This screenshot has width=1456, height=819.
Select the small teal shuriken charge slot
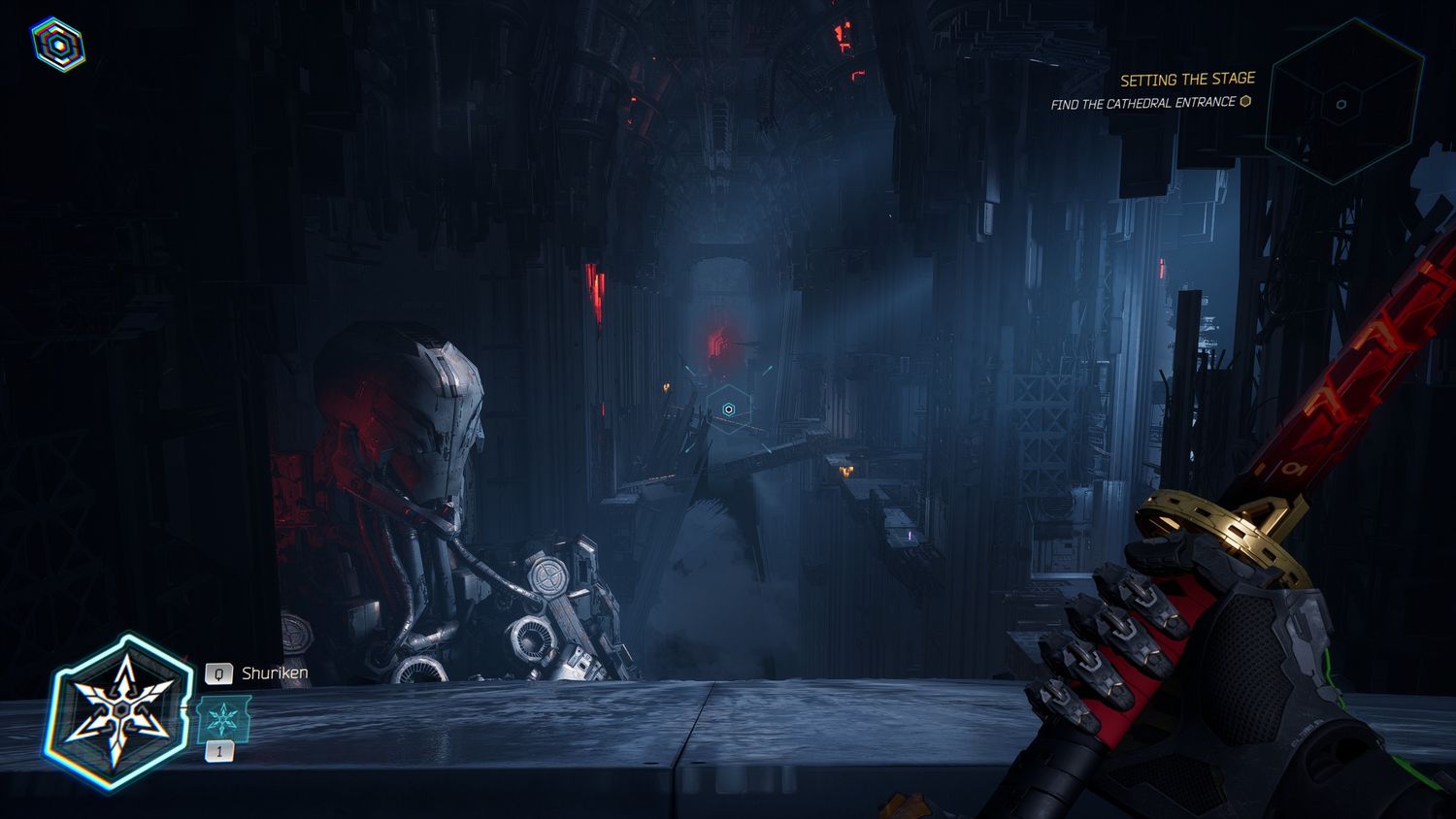click(x=223, y=719)
